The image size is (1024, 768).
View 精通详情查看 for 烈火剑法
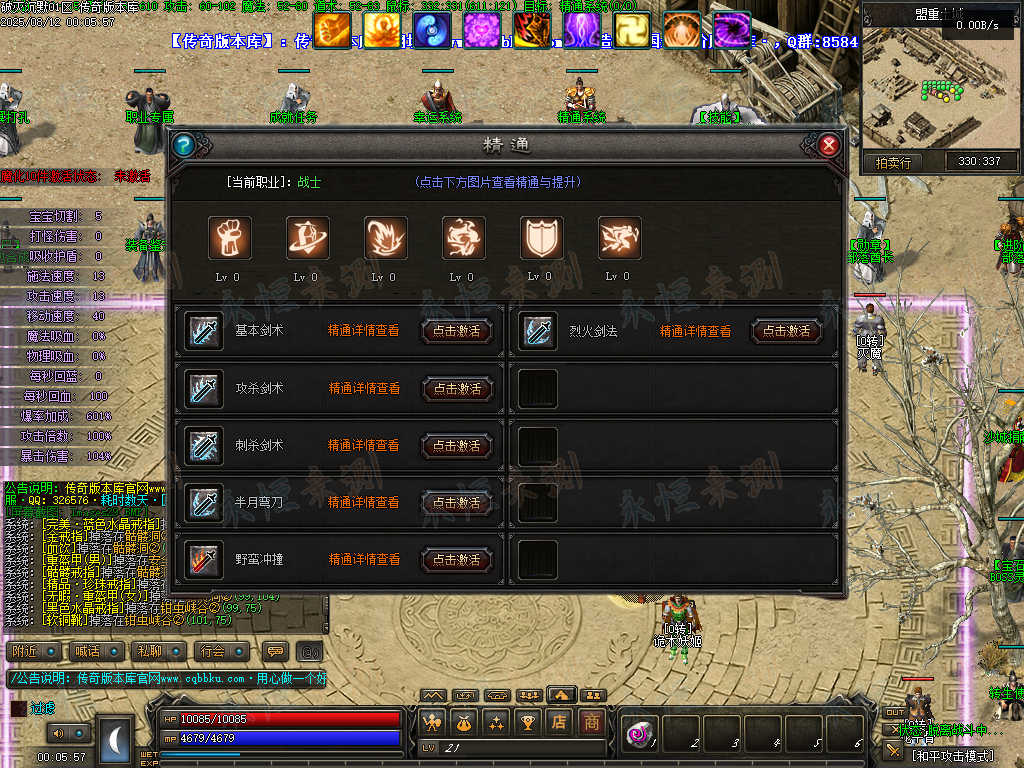coord(695,331)
